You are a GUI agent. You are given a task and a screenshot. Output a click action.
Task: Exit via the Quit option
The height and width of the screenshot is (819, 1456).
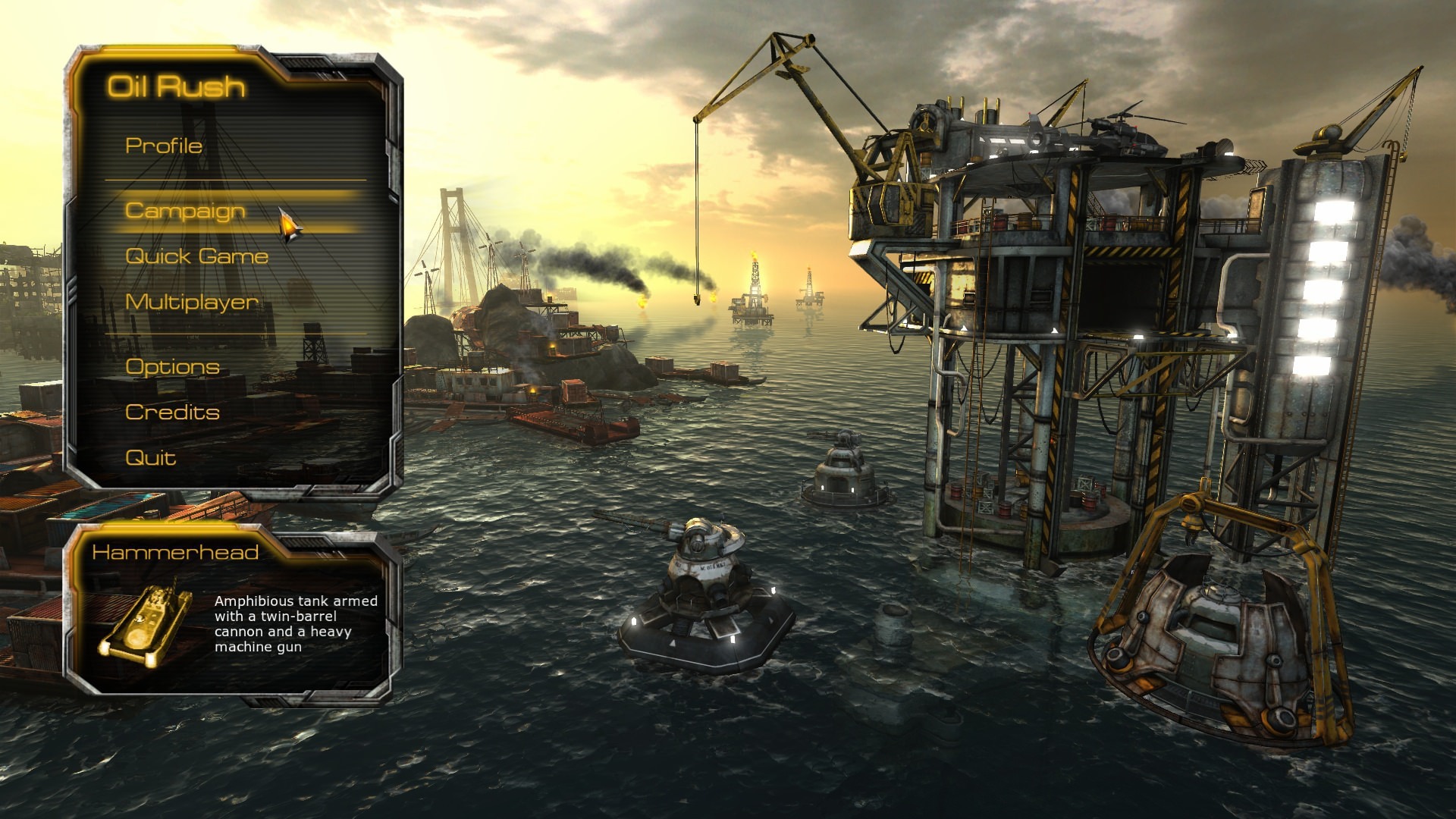tap(149, 457)
